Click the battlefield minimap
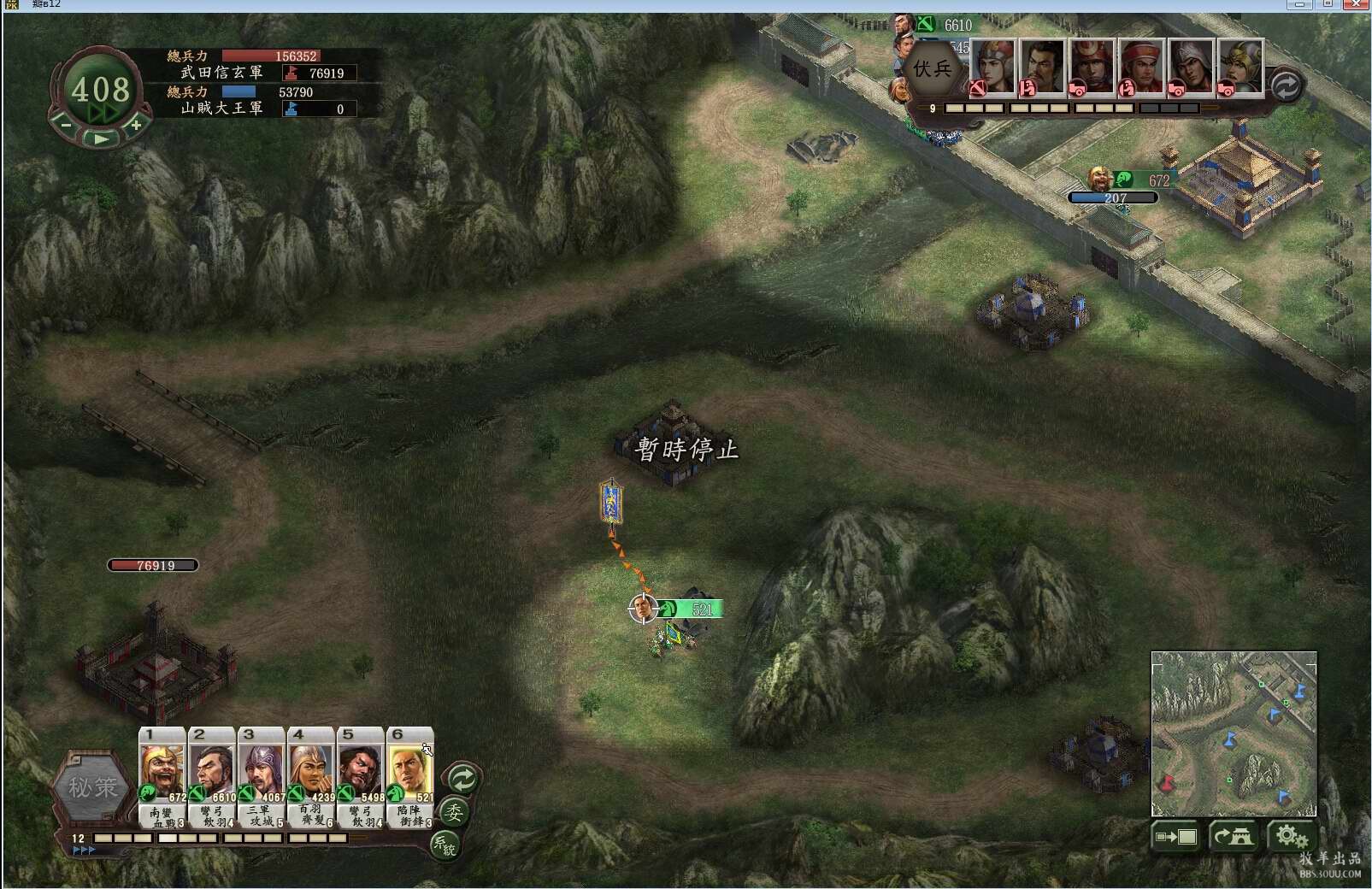Viewport: 1372px width, 889px height. (x=1234, y=733)
